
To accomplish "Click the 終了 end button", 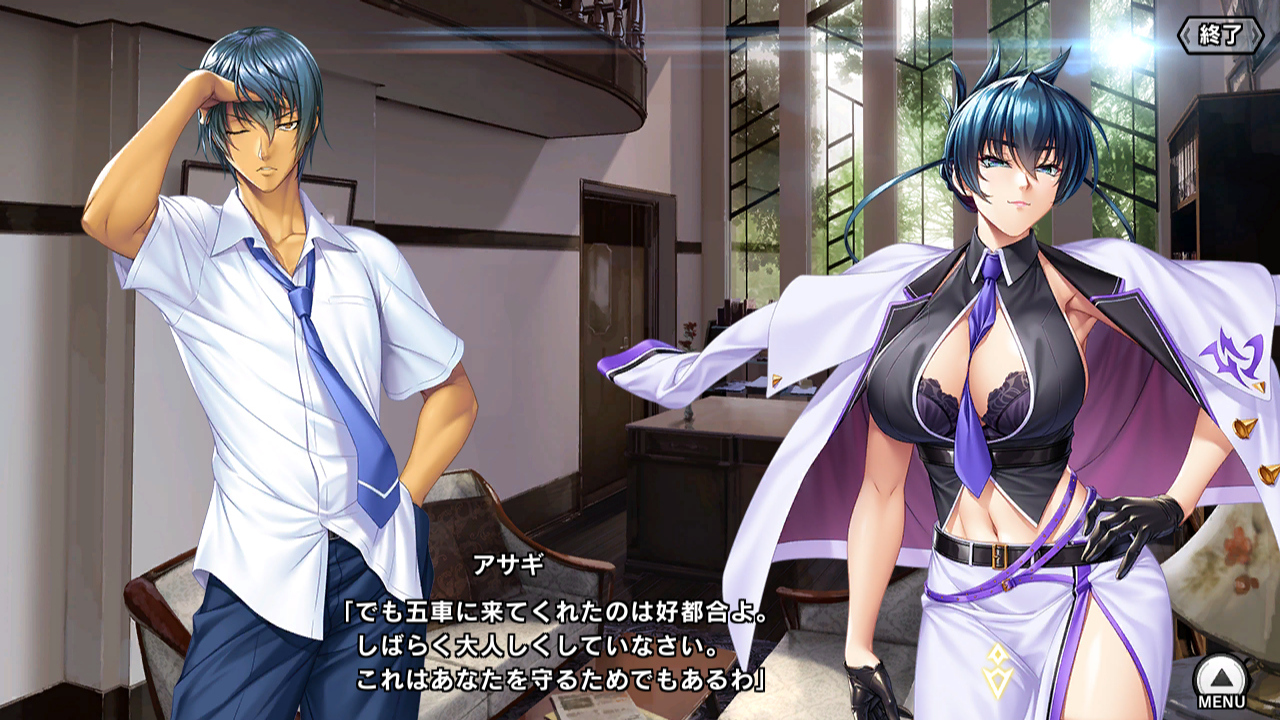I will 1219,36.
